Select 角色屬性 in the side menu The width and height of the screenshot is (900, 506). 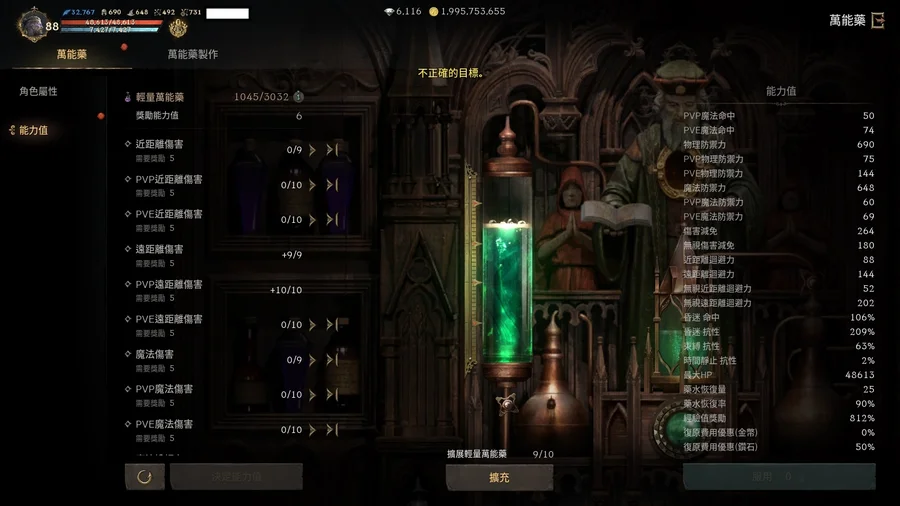[38, 92]
